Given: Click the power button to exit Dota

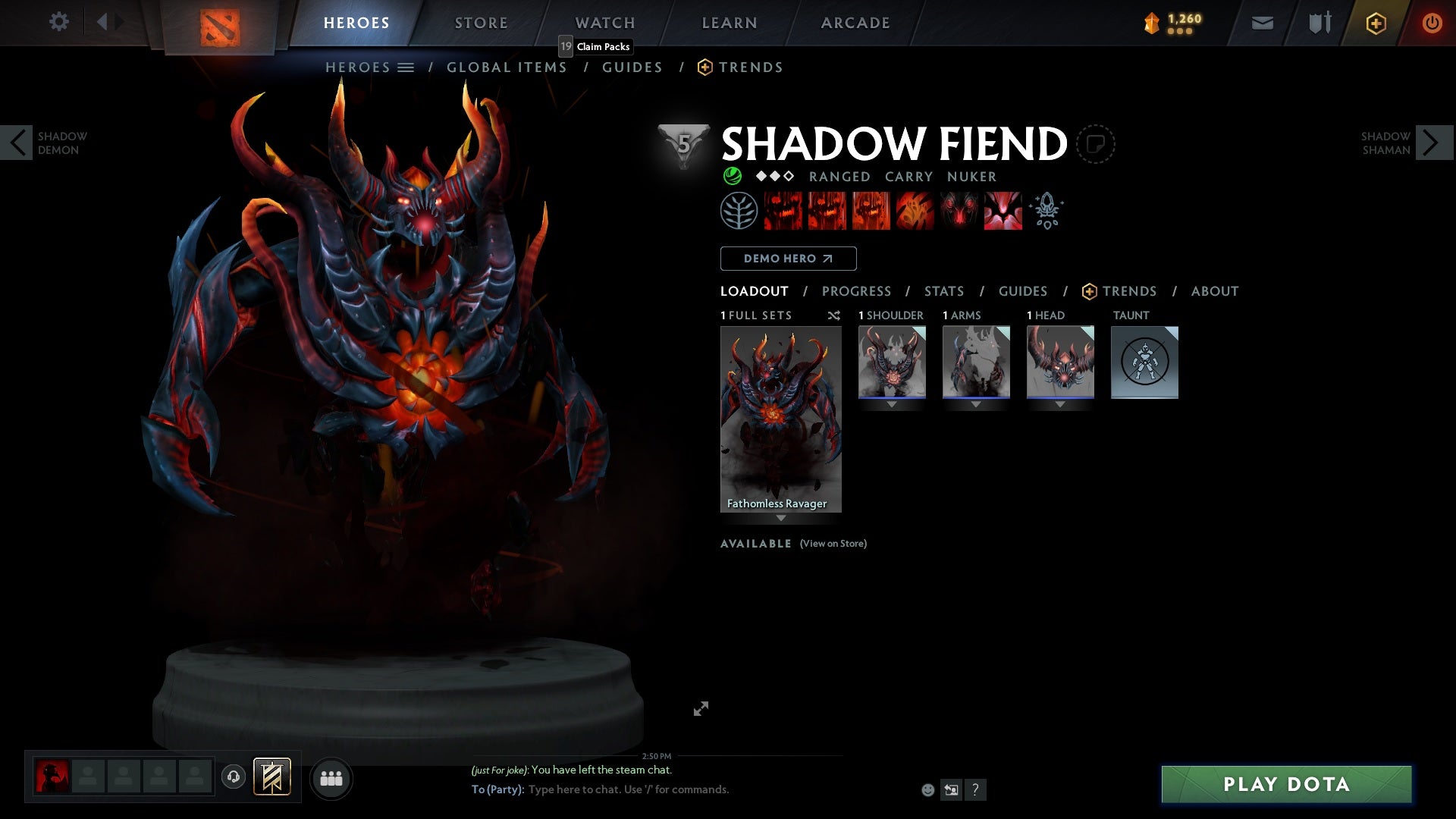Looking at the screenshot, I should tap(1432, 23).
